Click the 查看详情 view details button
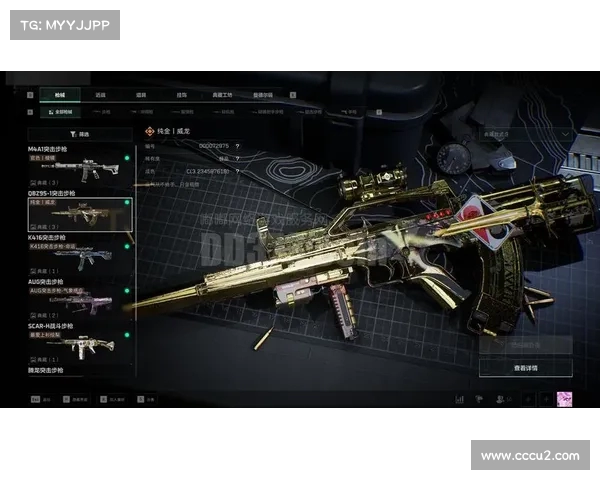This screenshot has height=480, width=600. click(525, 368)
